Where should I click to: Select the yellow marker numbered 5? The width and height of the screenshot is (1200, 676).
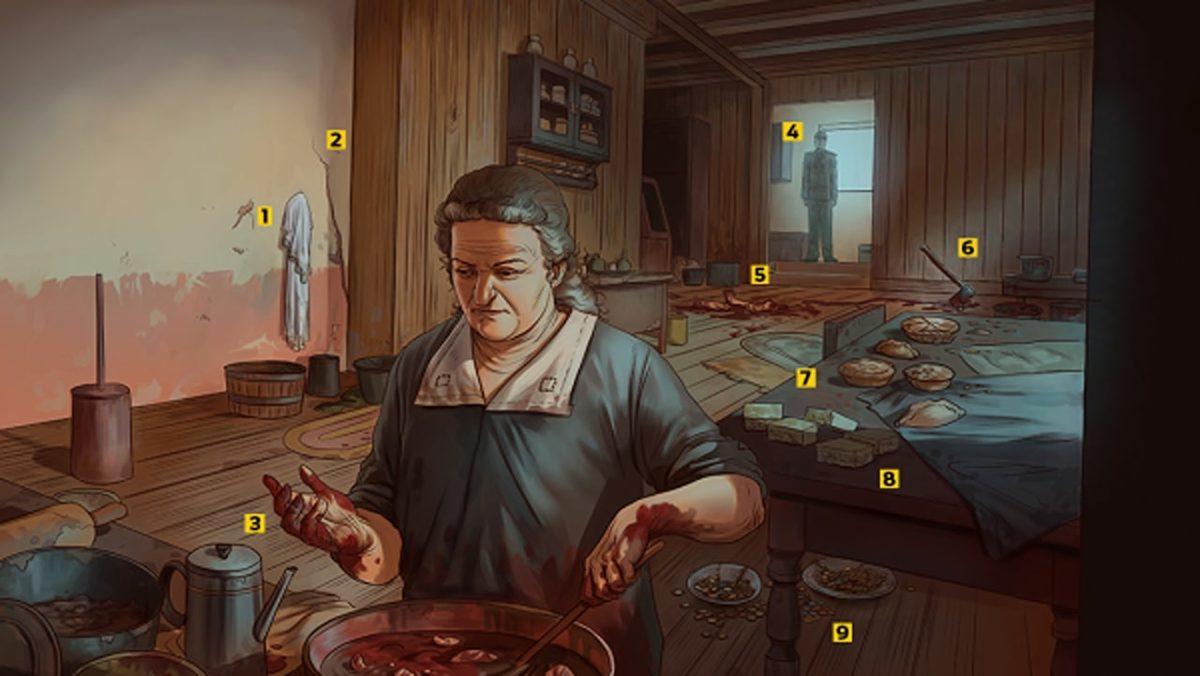click(760, 273)
